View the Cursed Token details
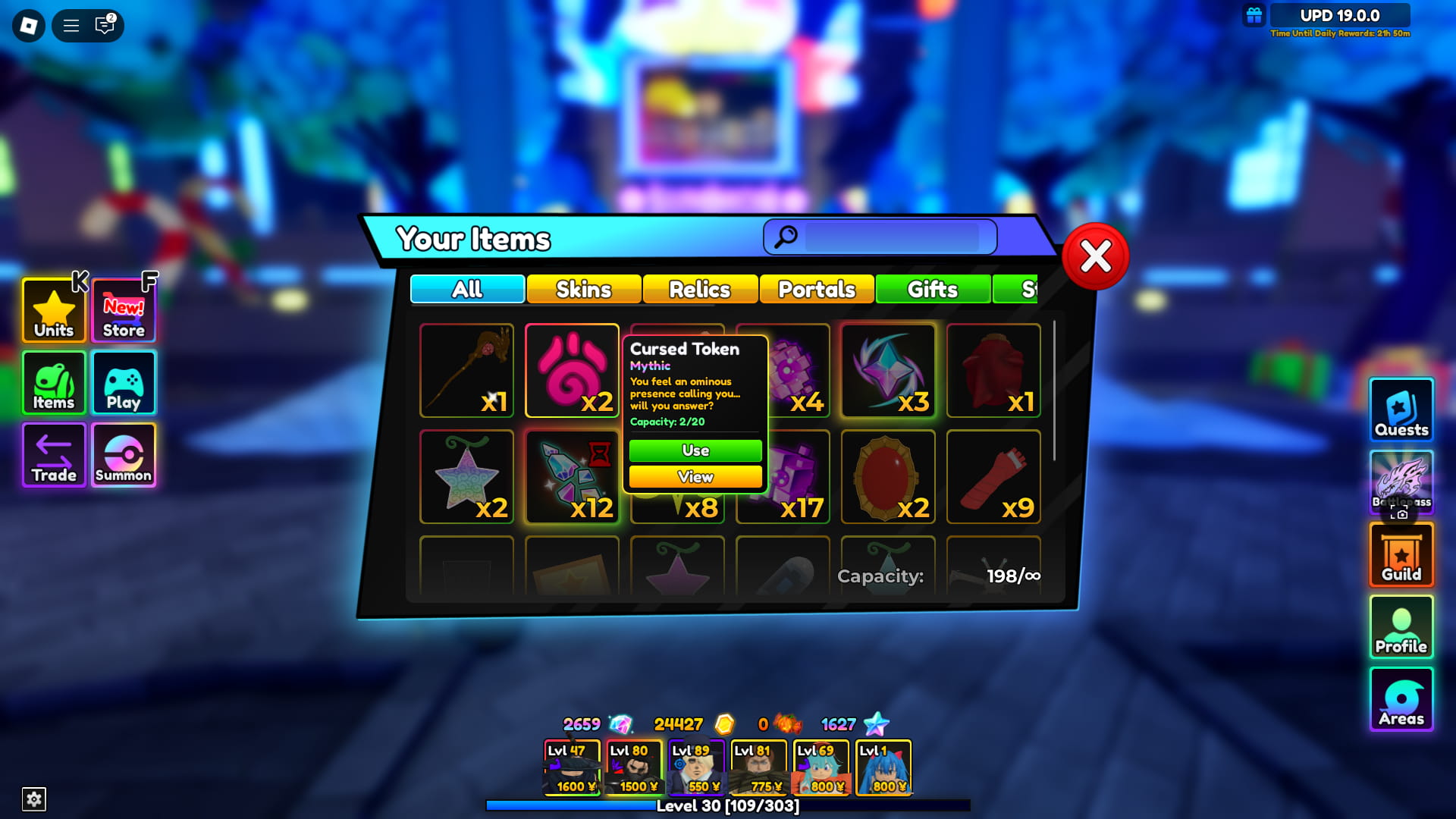Screen dimensions: 1456x819 (x=694, y=477)
